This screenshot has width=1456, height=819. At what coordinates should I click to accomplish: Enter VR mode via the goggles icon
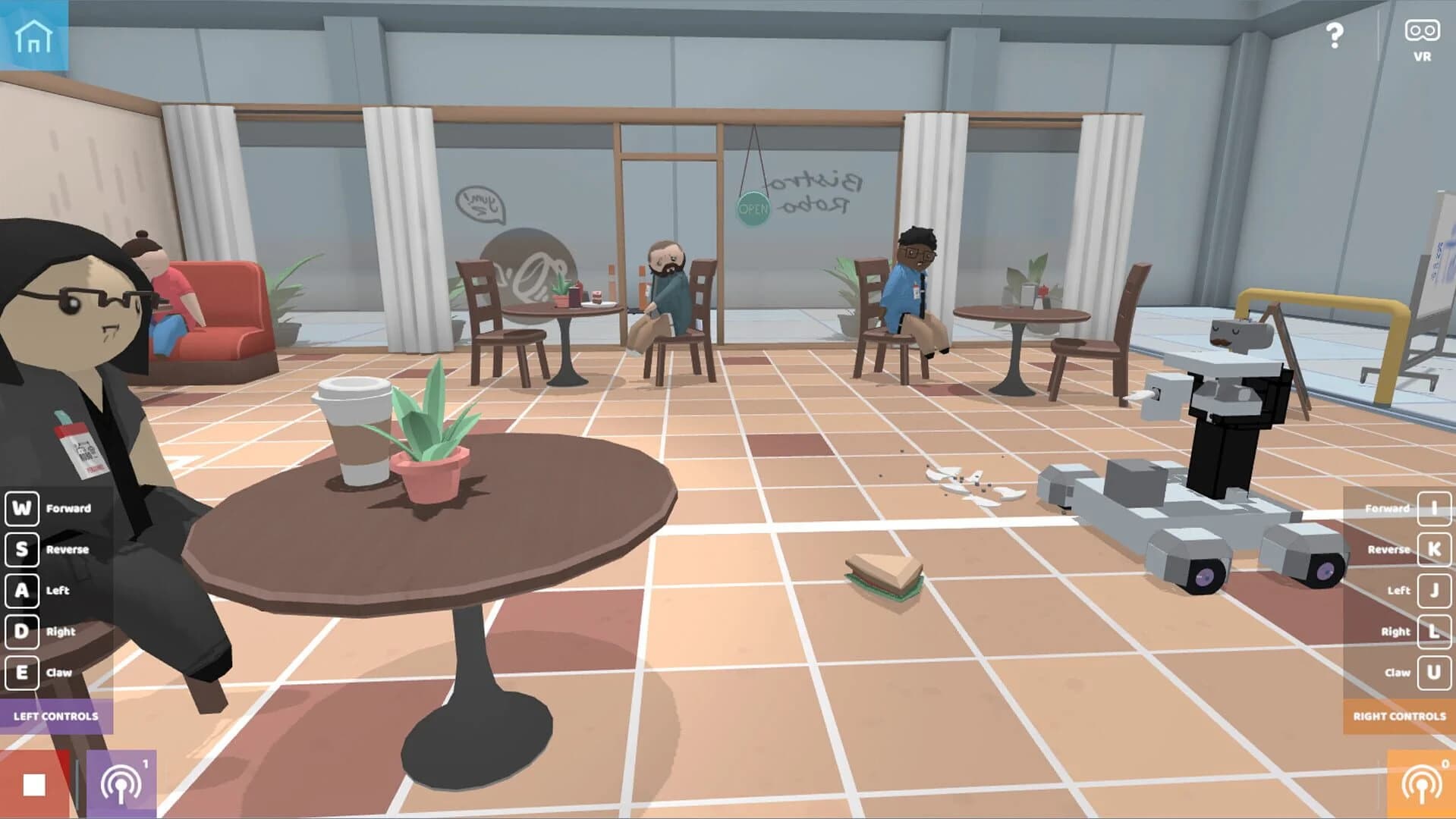[x=1421, y=32]
